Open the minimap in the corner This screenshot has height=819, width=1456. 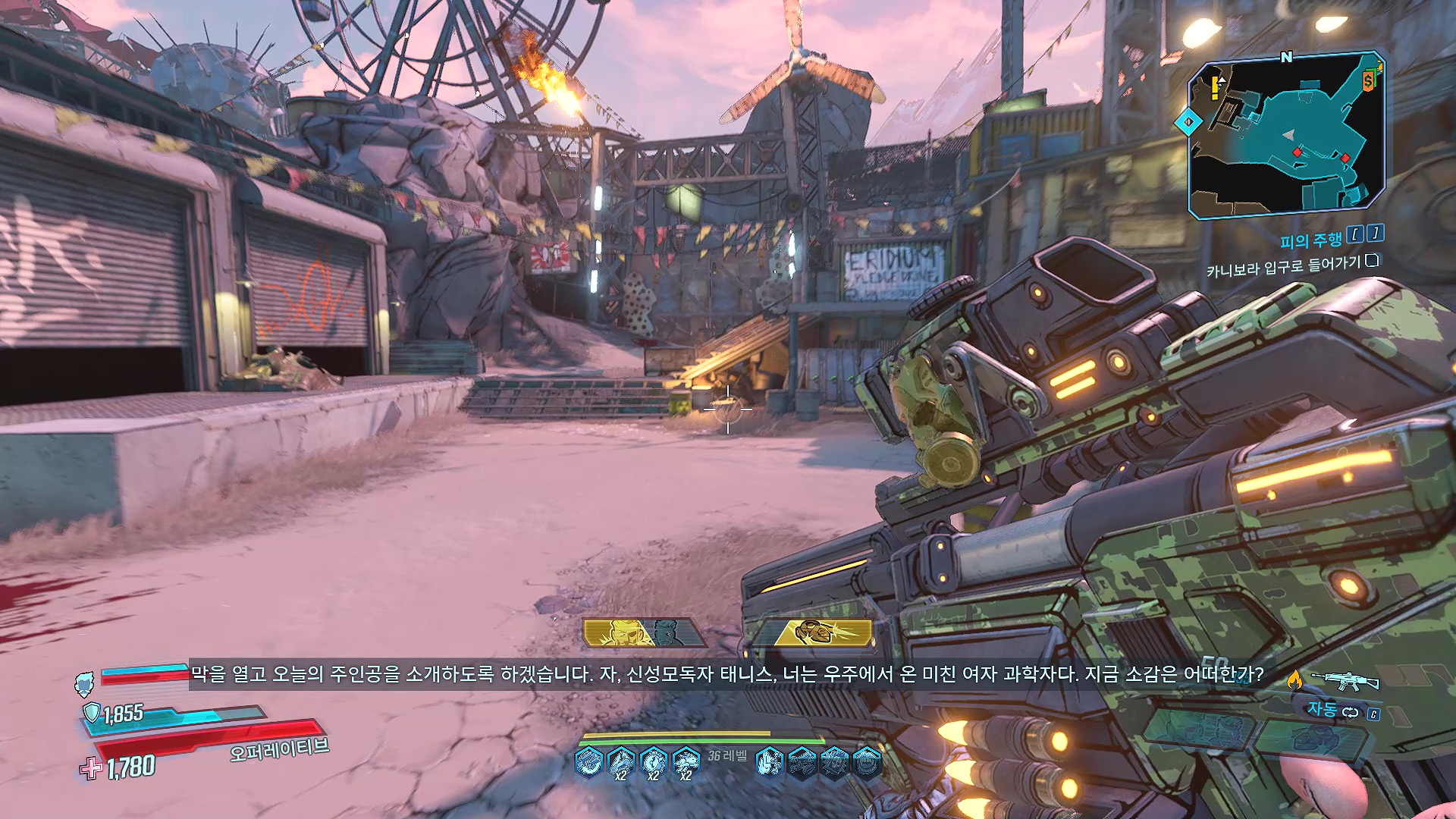(x=1286, y=135)
